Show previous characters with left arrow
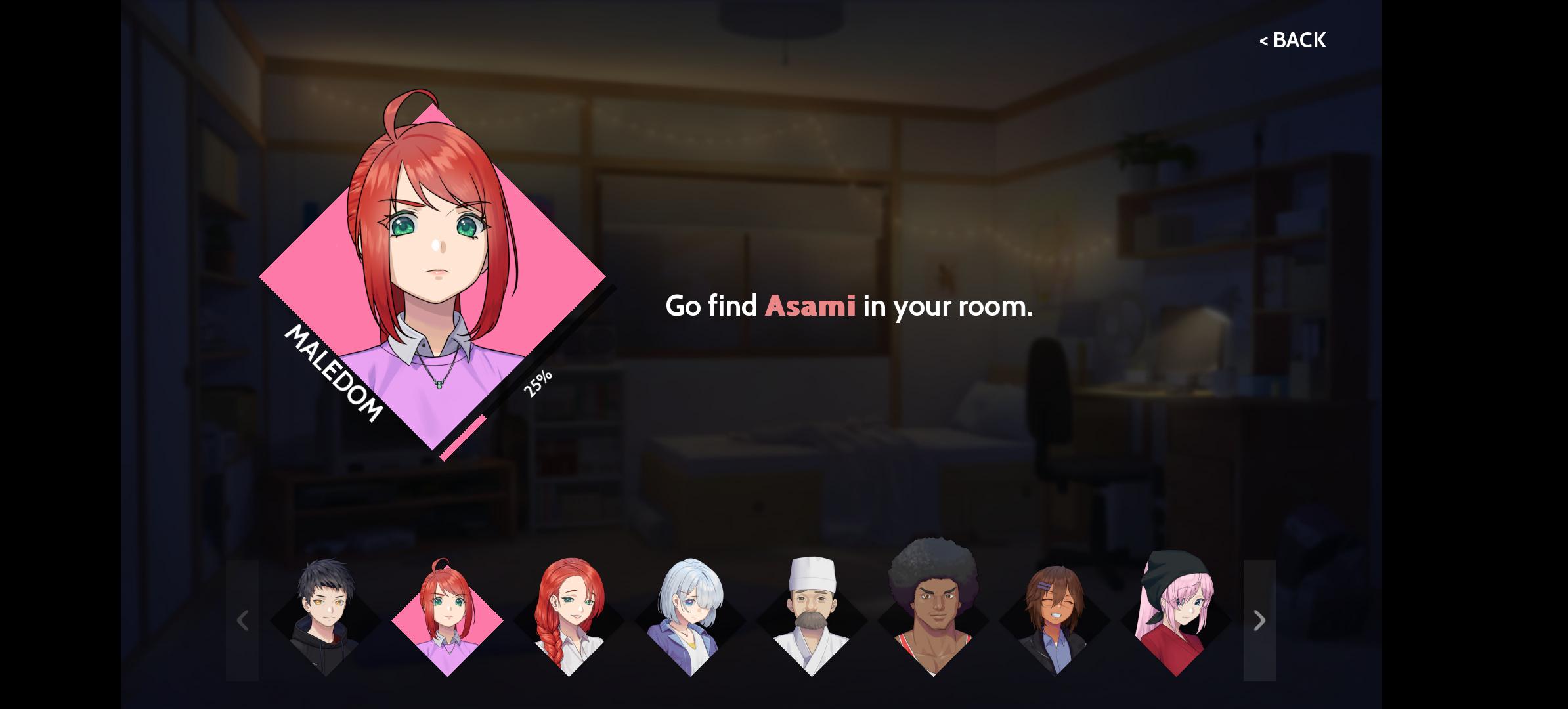 click(x=242, y=620)
